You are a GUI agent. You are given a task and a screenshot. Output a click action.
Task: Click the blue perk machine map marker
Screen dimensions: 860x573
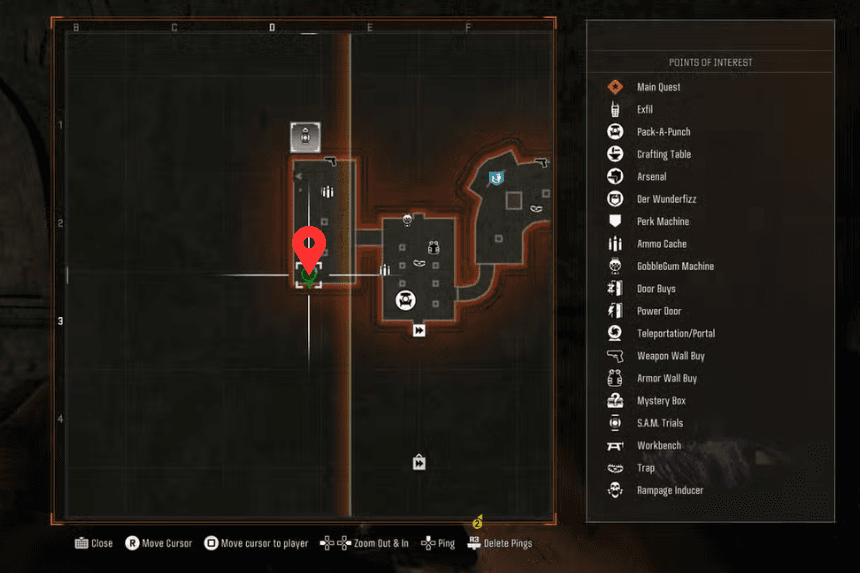(x=495, y=178)
